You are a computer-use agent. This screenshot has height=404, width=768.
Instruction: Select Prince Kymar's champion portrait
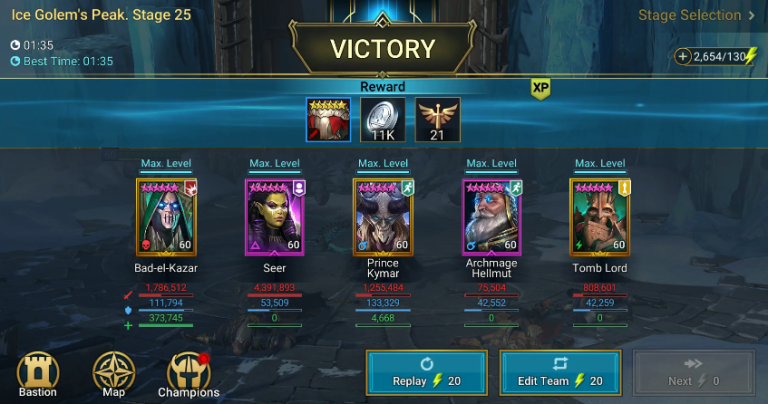point(383,217)
